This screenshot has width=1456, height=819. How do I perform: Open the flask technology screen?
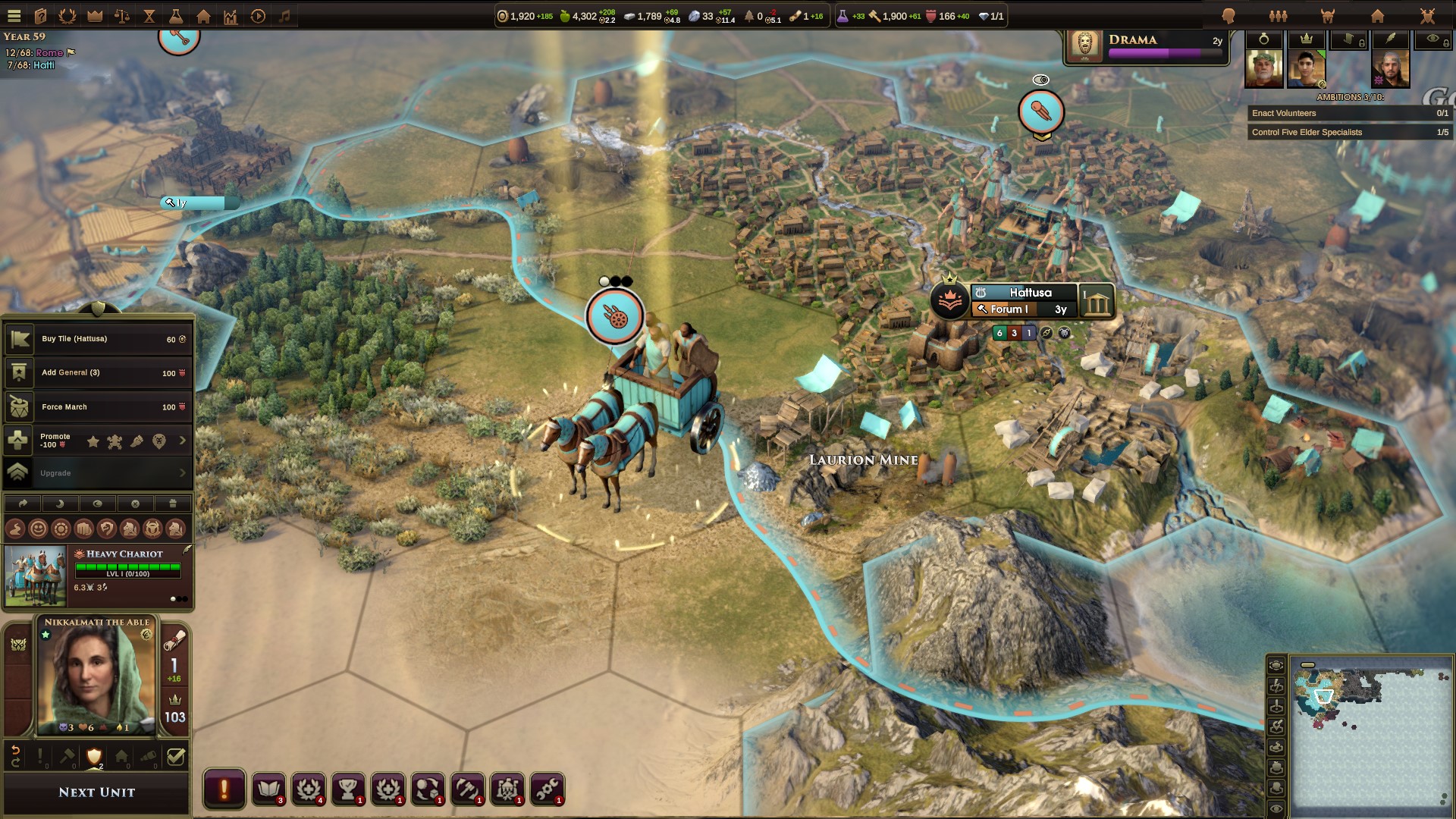[176, 16]
